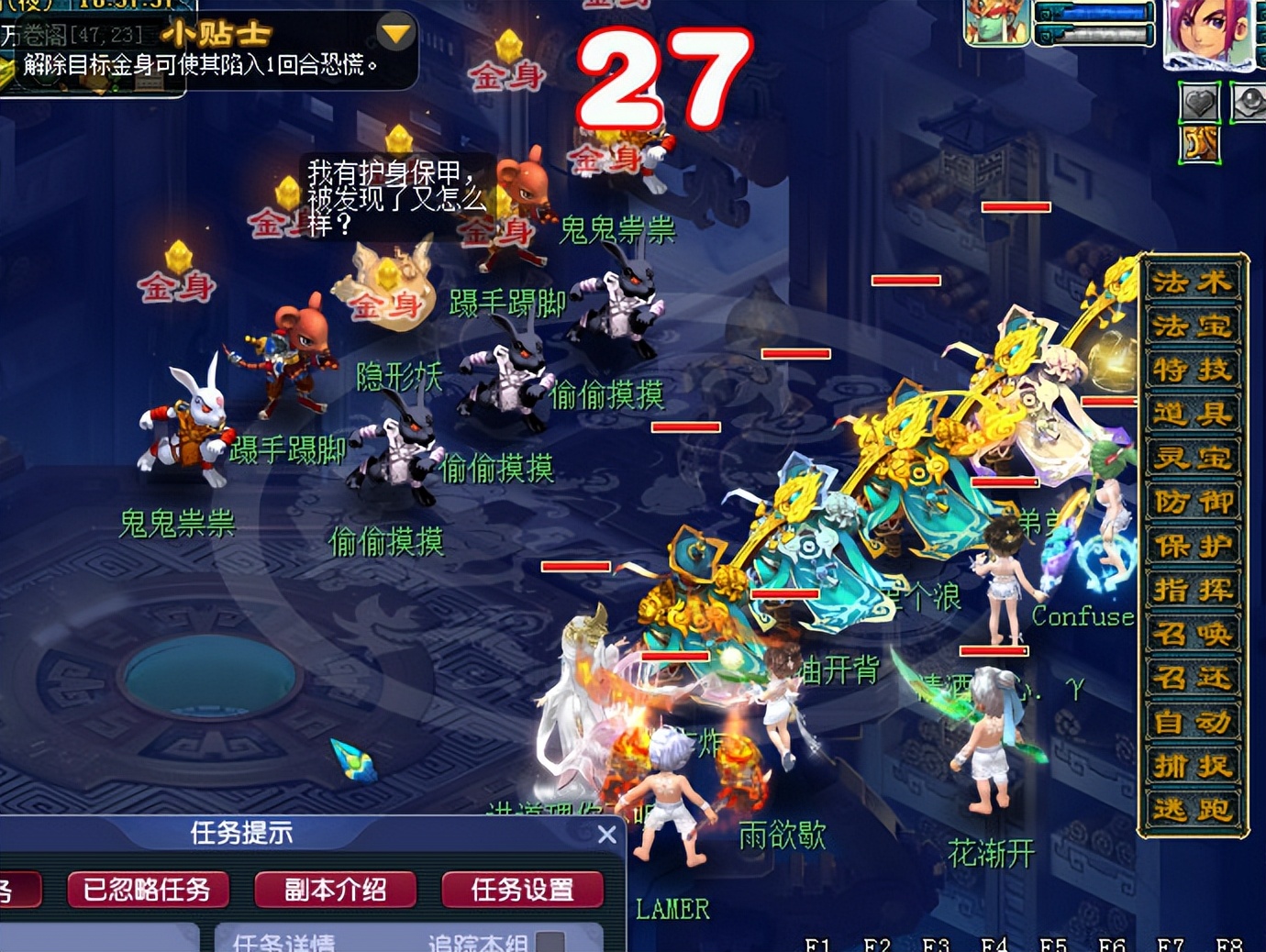
Task: Close the 任务提示 panel
Action: pos(606,835)
